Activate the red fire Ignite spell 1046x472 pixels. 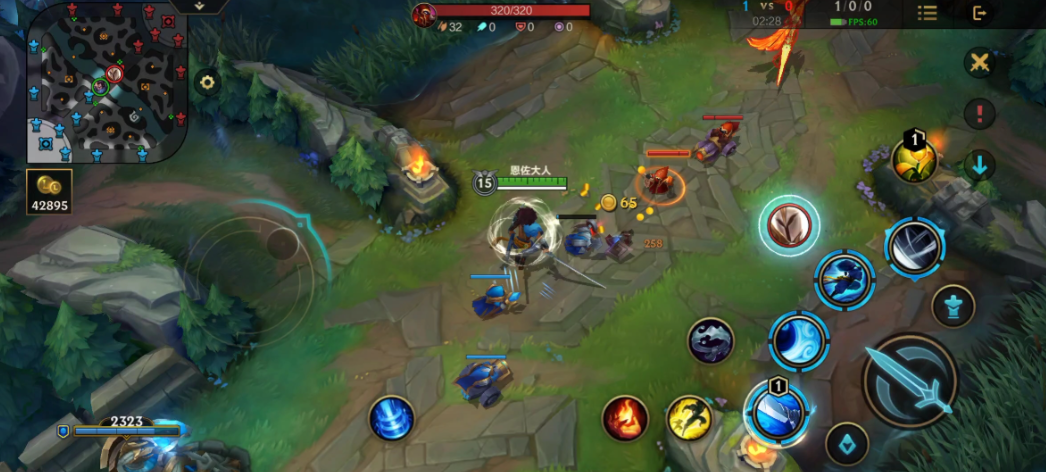click(625, 417)
